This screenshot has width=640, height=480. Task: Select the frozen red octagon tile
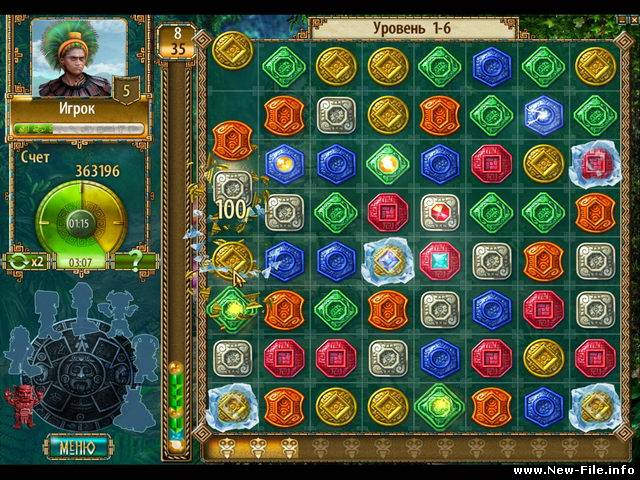click(x=596, y=161)
